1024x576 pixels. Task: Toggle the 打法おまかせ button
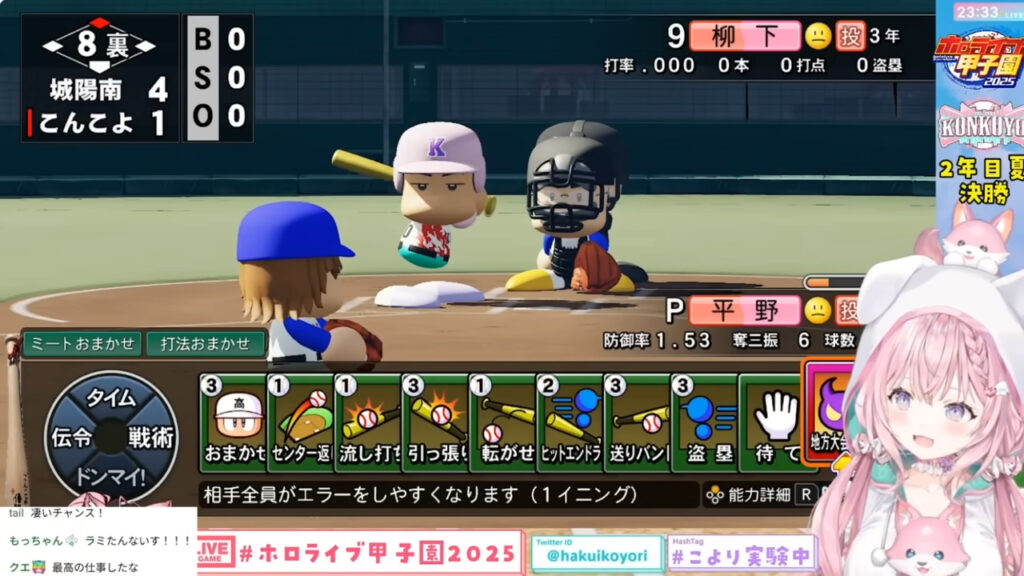pos(206,344)
